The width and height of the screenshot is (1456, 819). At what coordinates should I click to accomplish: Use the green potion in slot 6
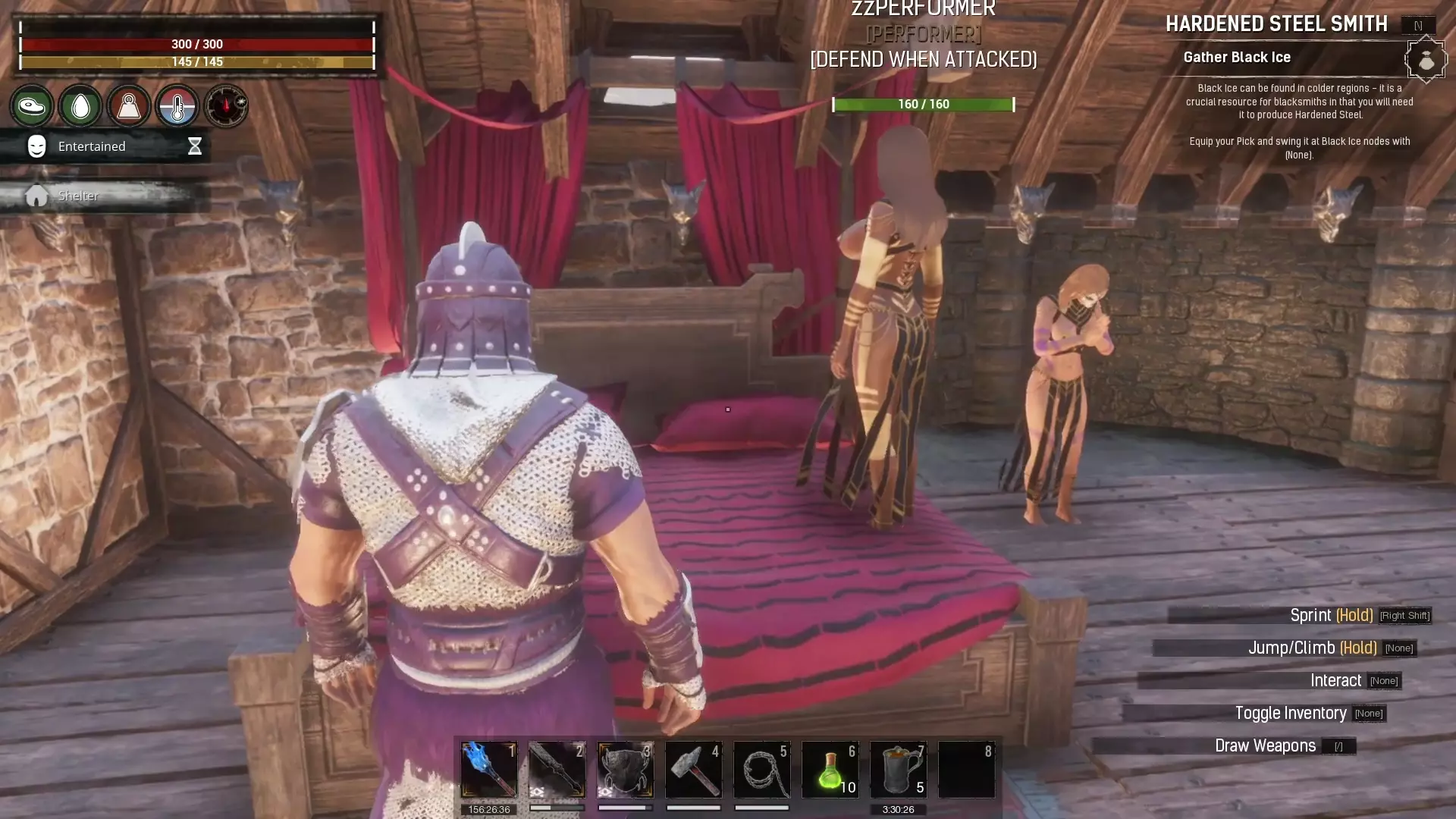(830, 769)
